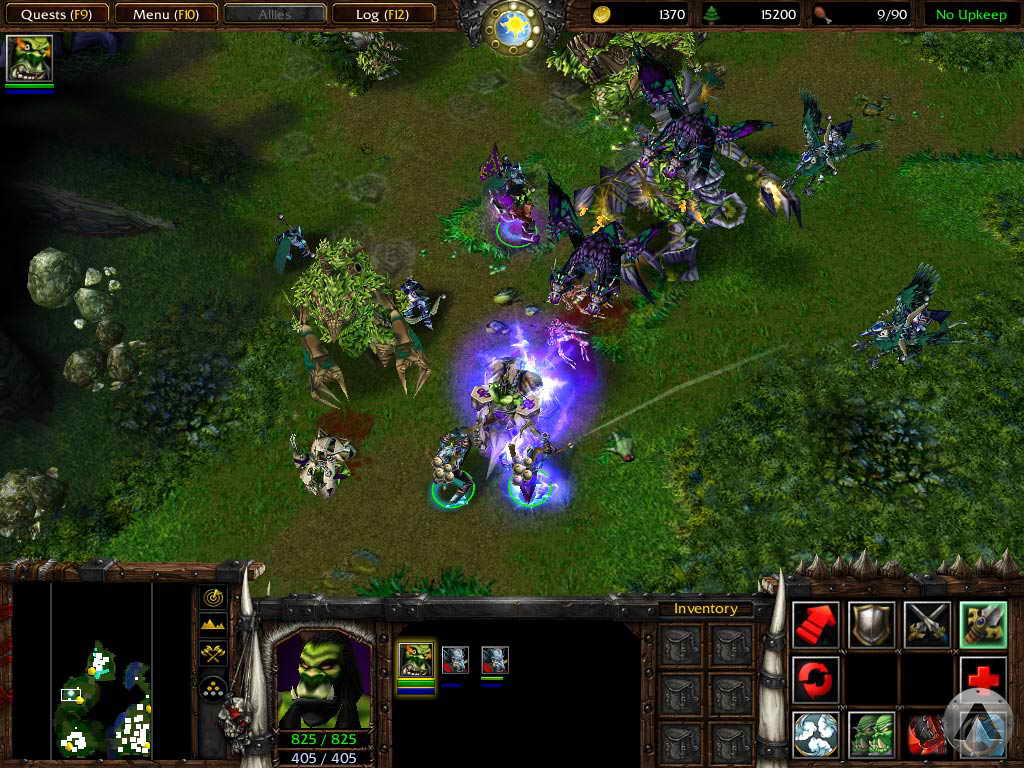Open the Quests (F9) panel
Image resolution: width=1024 pixels, height=768 pixels.
coord(56,14)
